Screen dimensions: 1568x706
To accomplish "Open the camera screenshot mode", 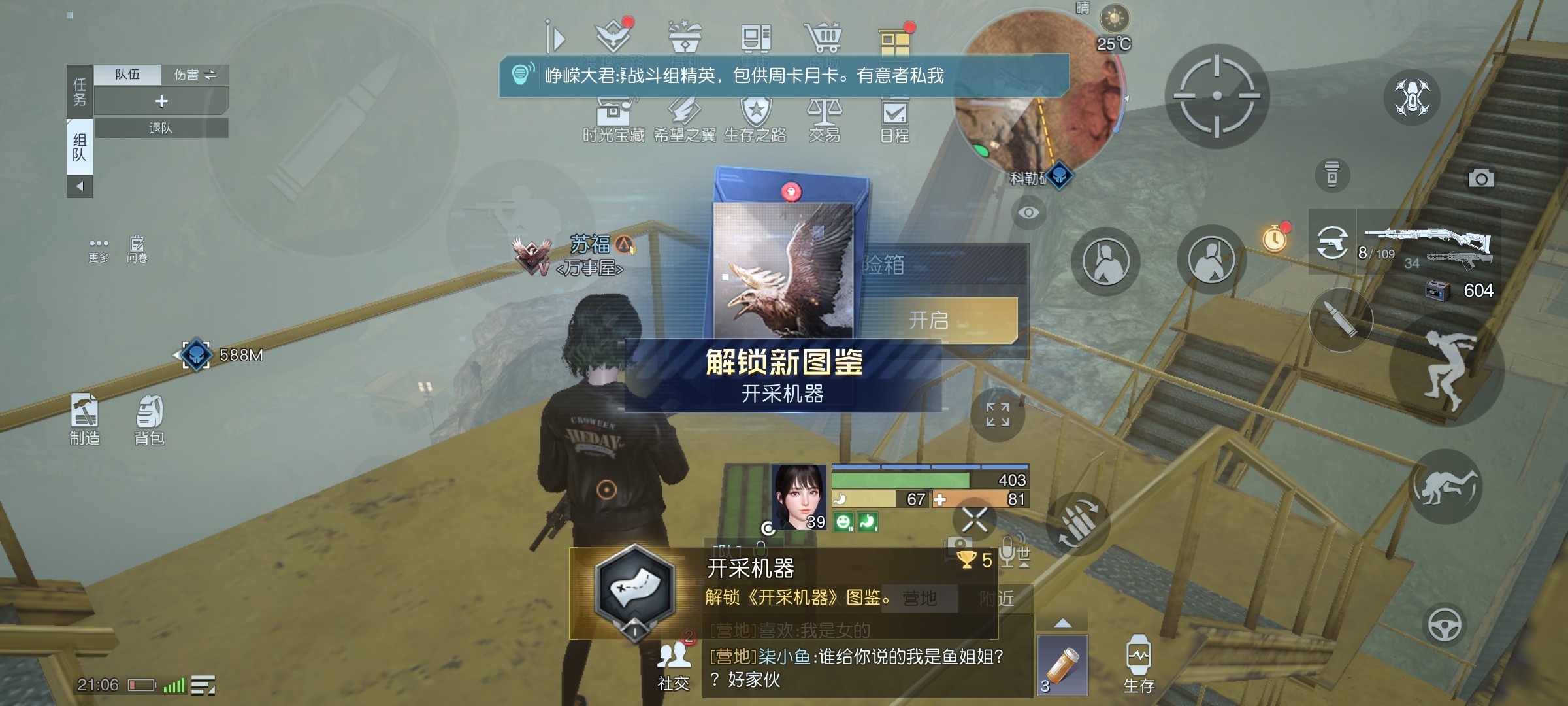I will [1480, 178].
